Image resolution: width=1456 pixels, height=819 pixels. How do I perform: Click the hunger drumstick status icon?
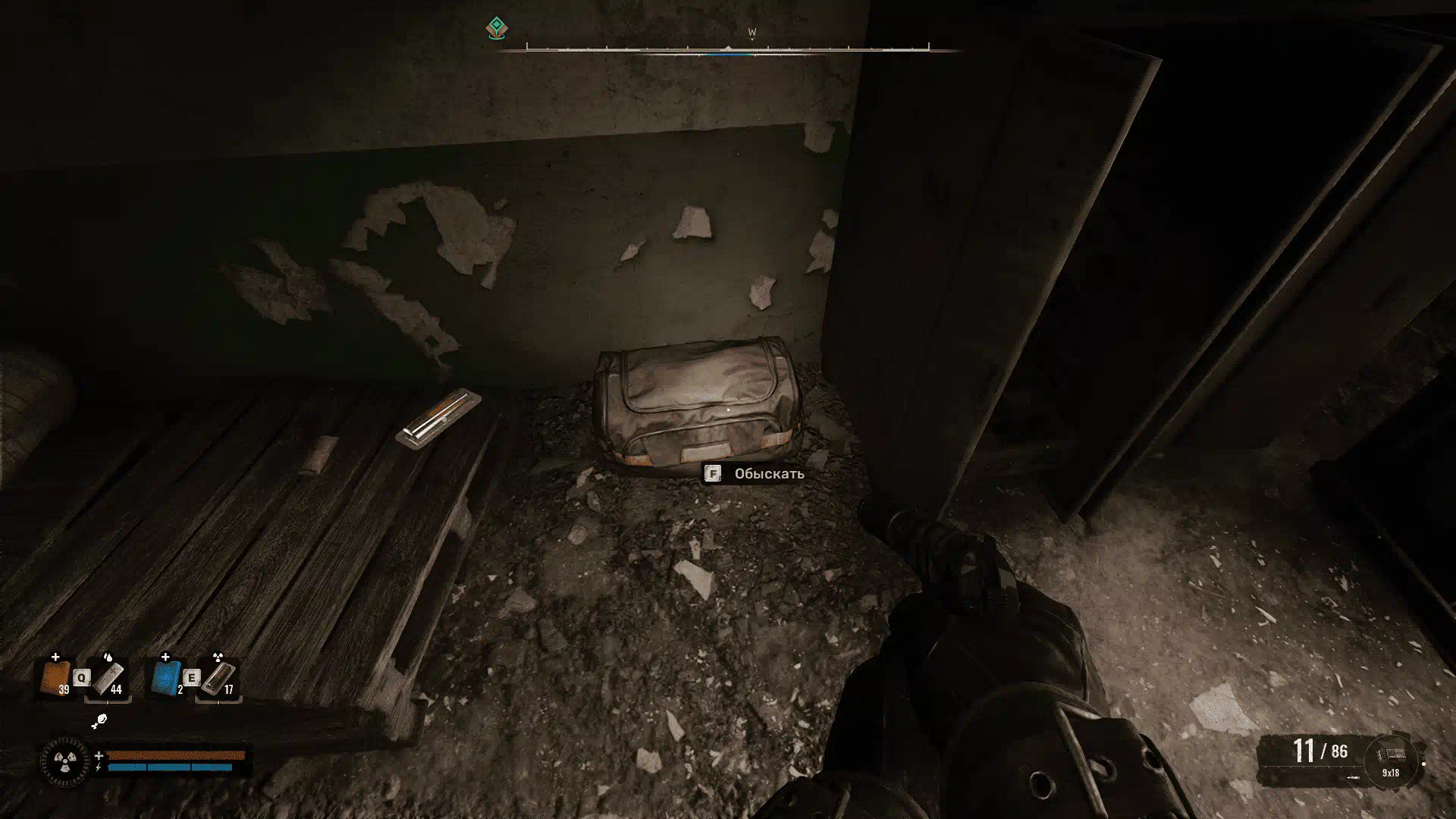99,720
